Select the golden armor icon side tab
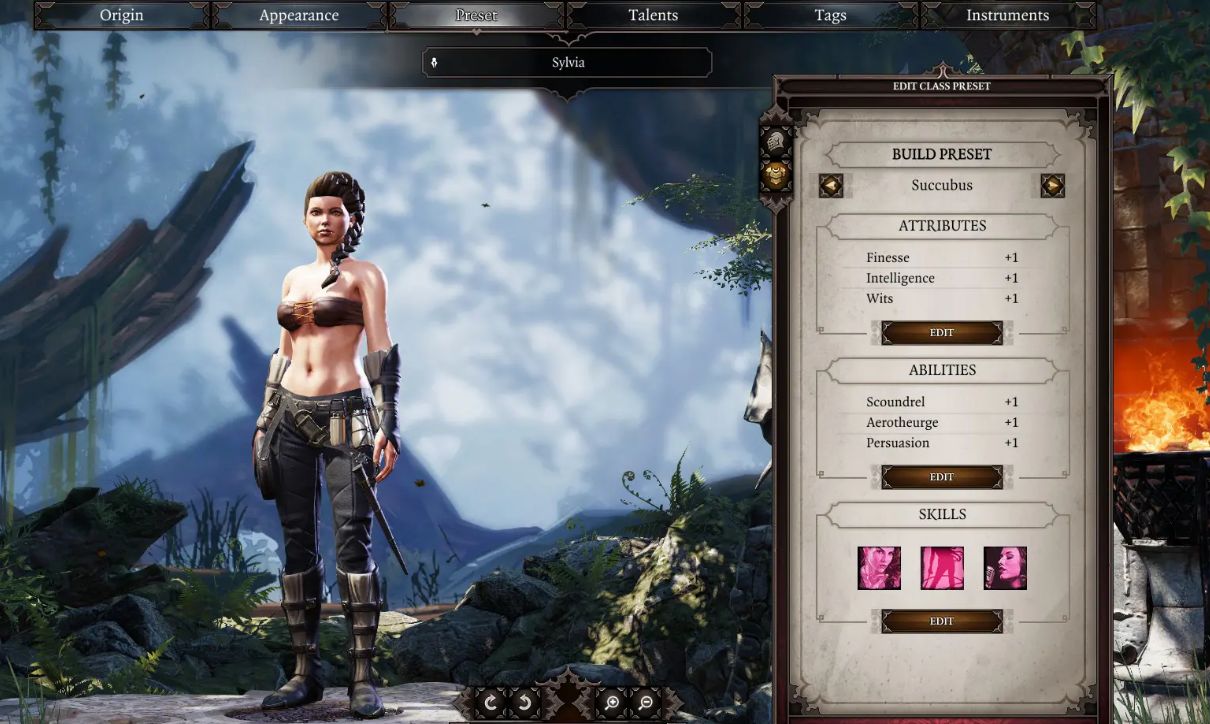The height and width of the screenshot is (724, 1210). pos(777,176)
